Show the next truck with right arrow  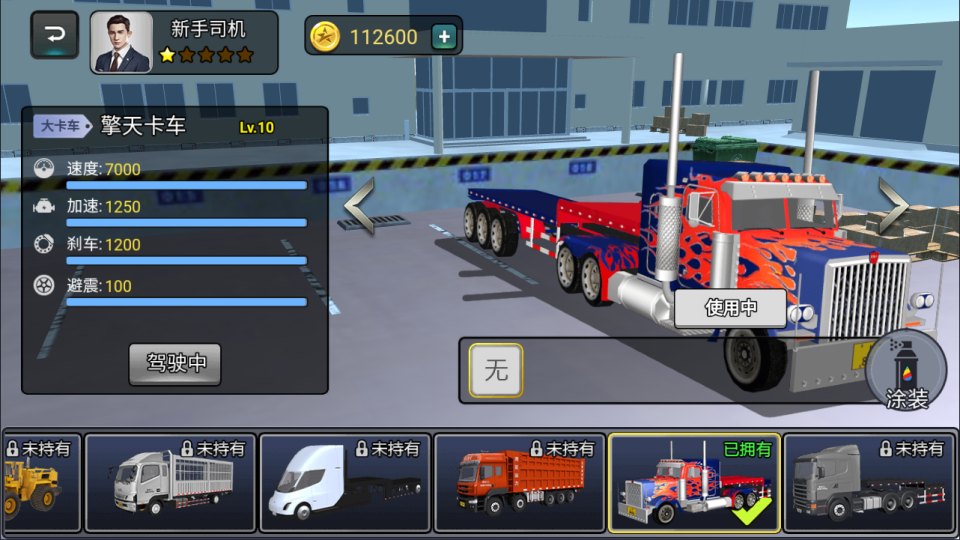[893, 205]
